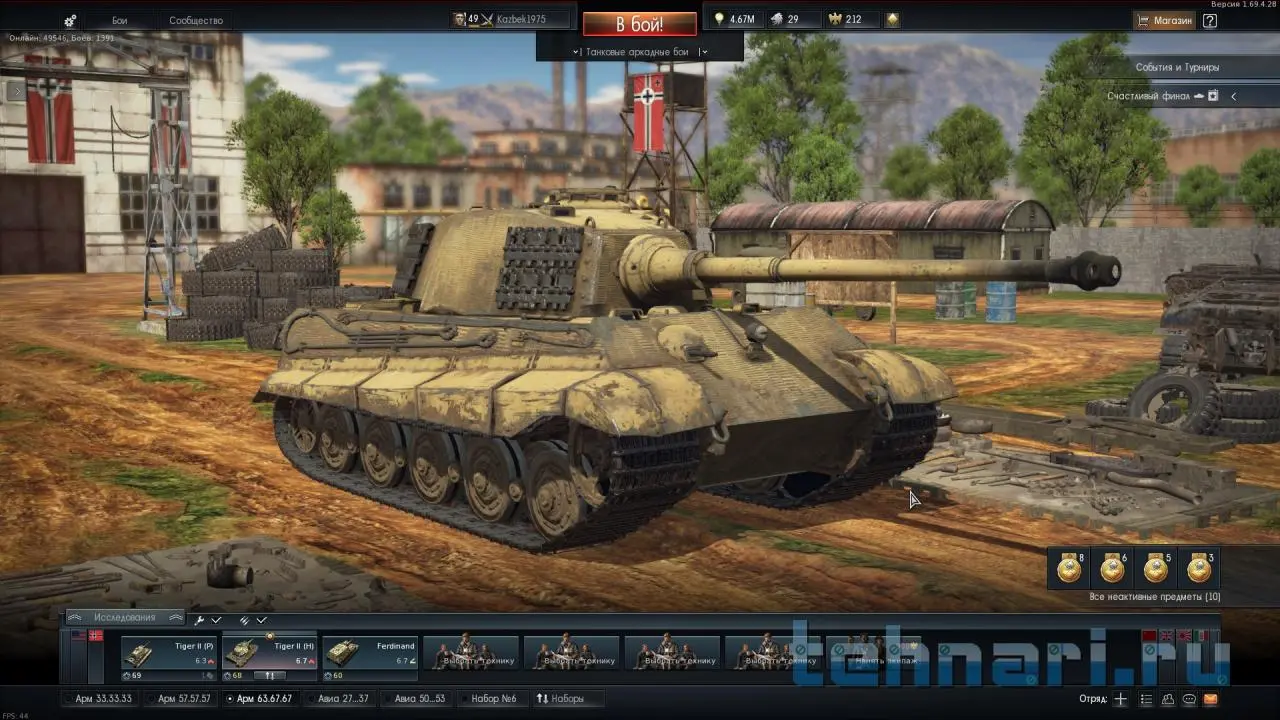
Task: Add a squad member with the plus button
Action: (1120, 699)
